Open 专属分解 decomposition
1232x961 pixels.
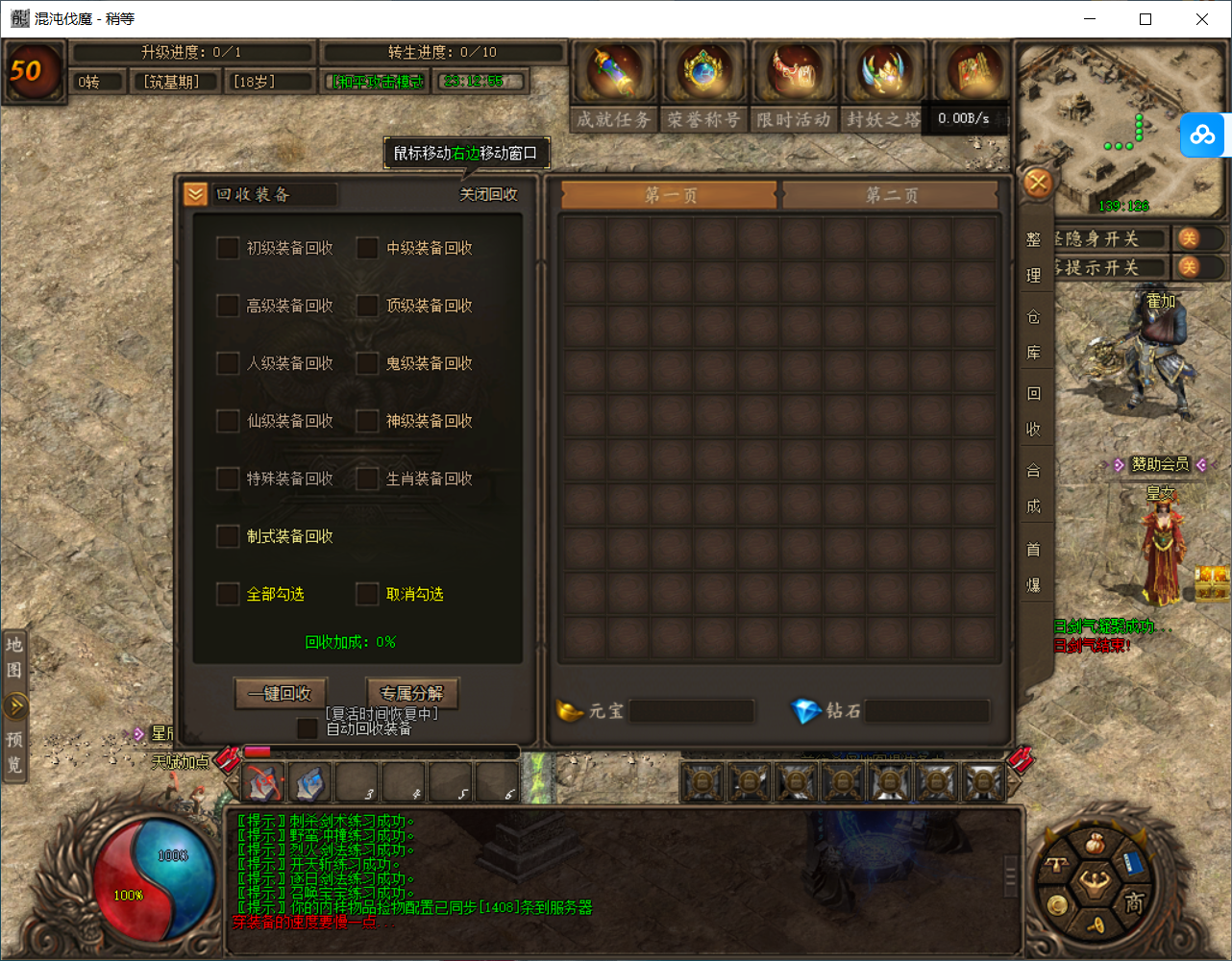pyautogui.click(x=411, y=693)
